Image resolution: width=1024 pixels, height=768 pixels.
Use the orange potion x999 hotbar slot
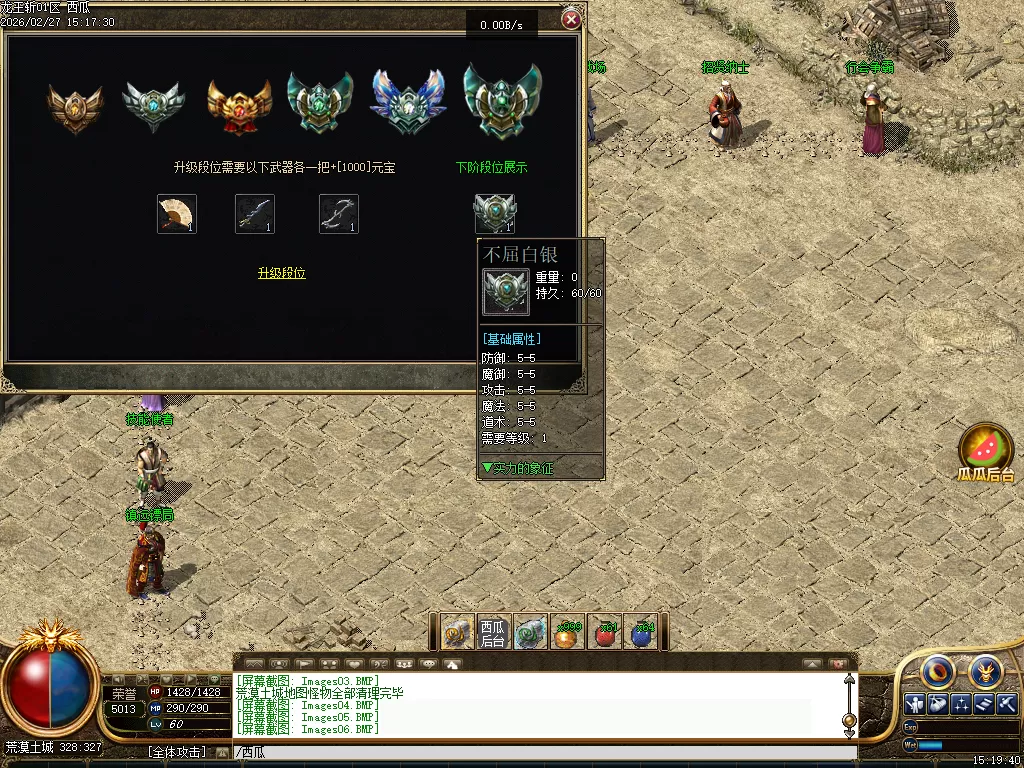[x=568, y=632]
